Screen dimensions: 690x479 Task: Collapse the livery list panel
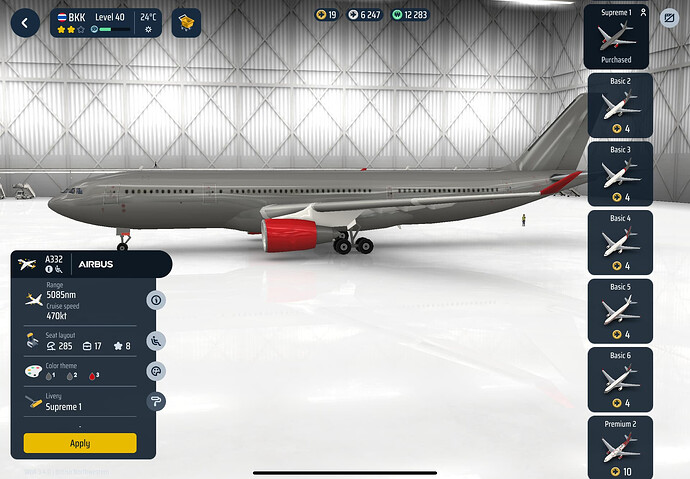click(670, 16)
